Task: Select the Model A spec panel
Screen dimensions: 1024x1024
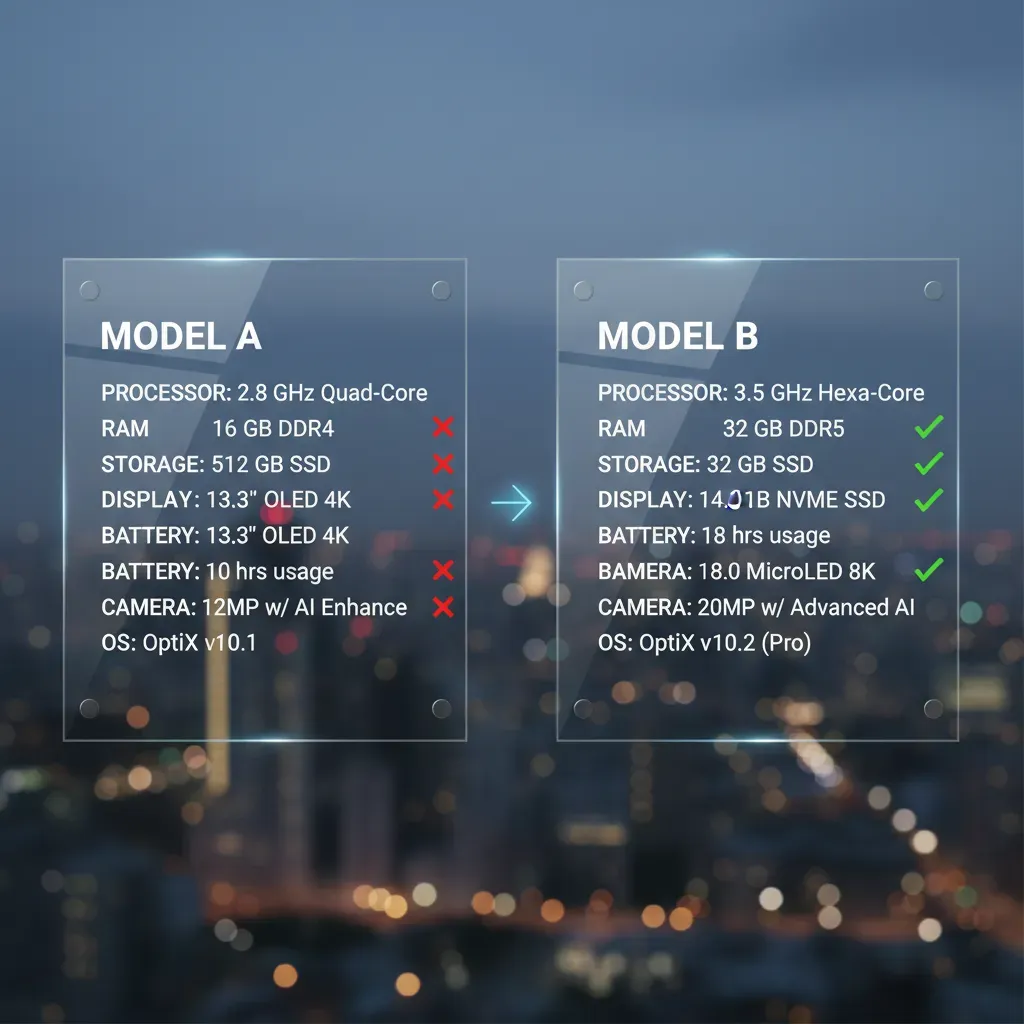Action: (x=265, y=500)
